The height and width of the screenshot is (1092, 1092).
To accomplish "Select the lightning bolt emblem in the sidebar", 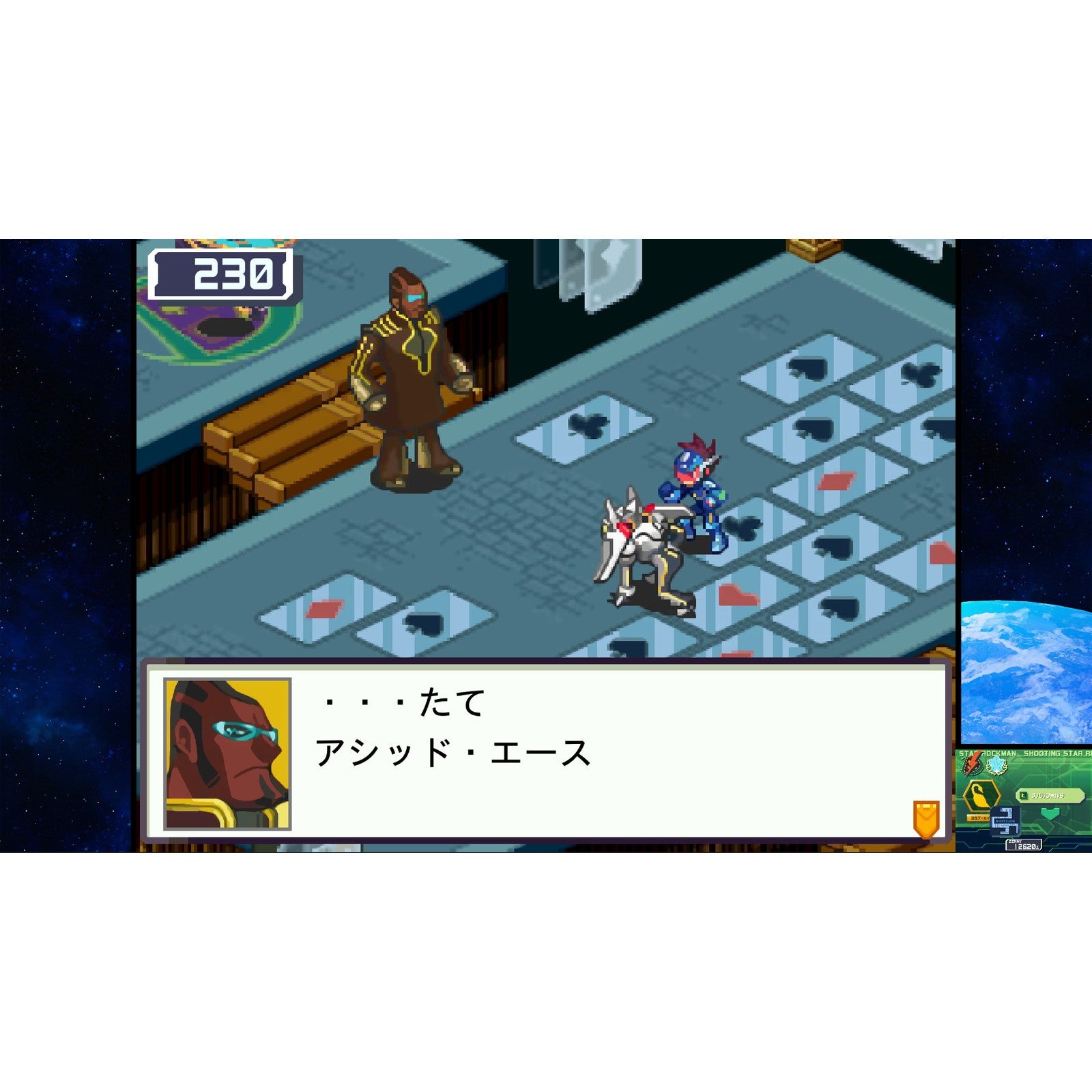I will (972, 764).
